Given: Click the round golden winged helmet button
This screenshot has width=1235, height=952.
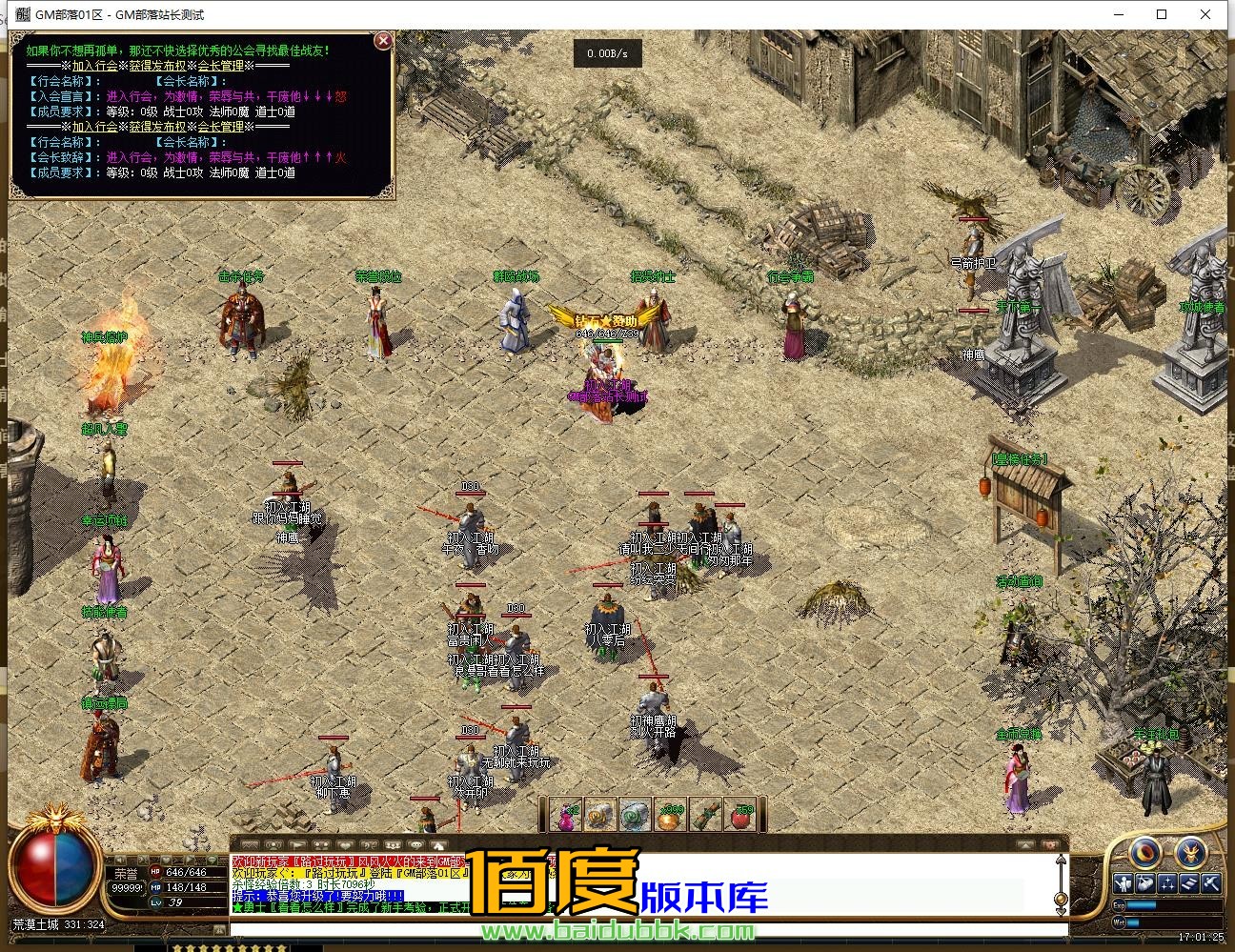Looking at the screenshot, I should [1191, 852].
